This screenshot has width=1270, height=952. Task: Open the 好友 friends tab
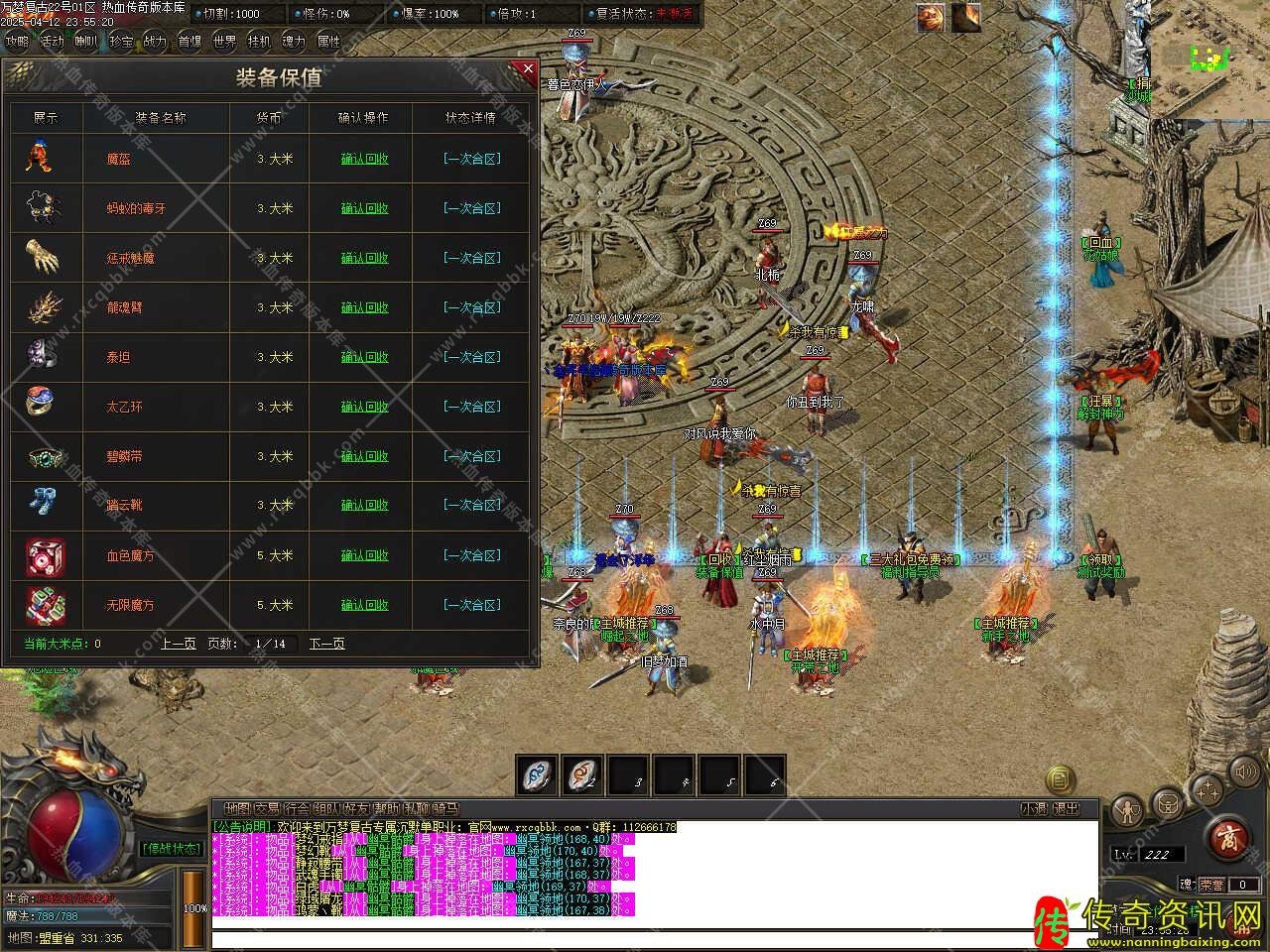[357, 809]
